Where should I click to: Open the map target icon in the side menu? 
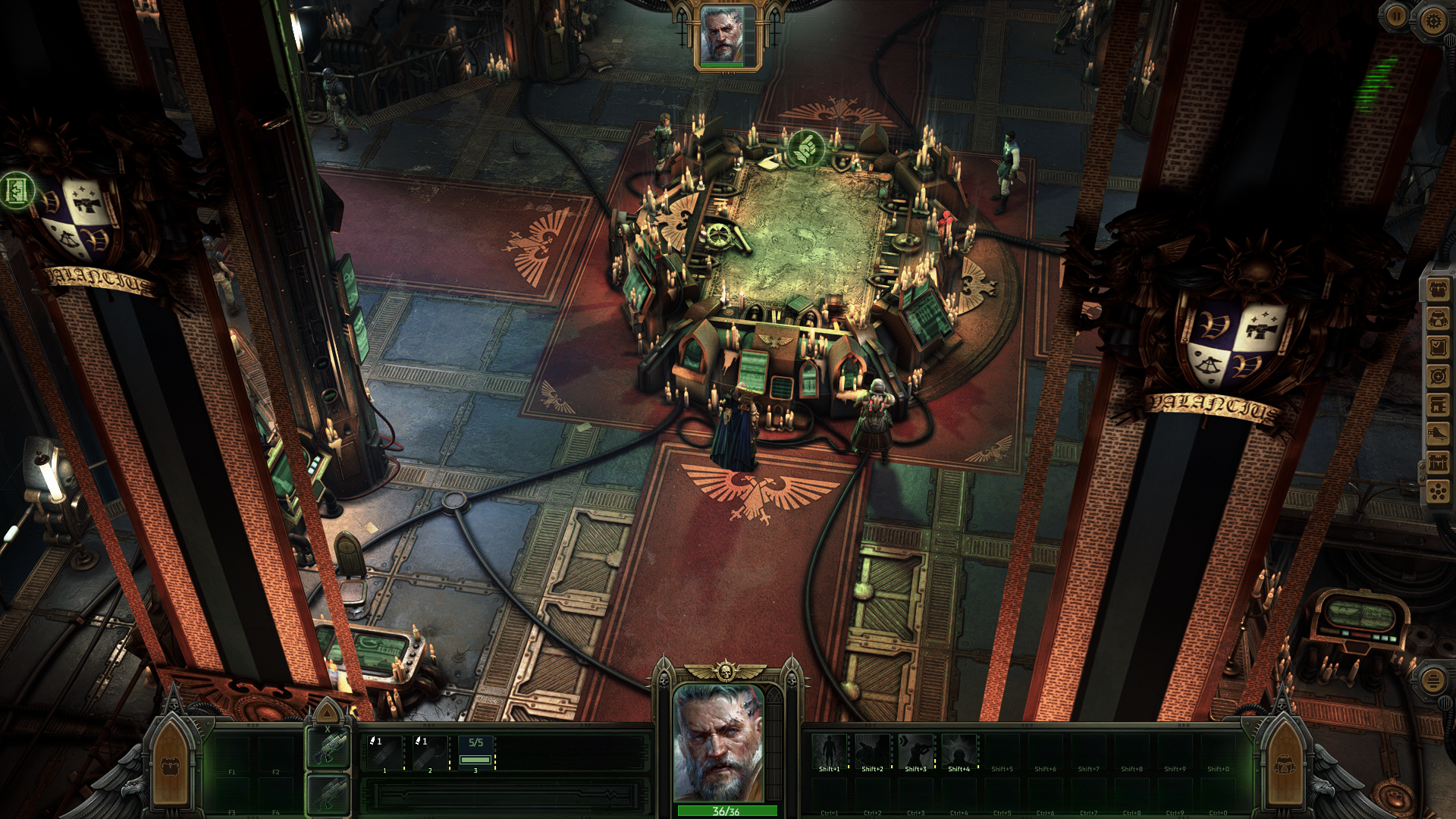1438,376
